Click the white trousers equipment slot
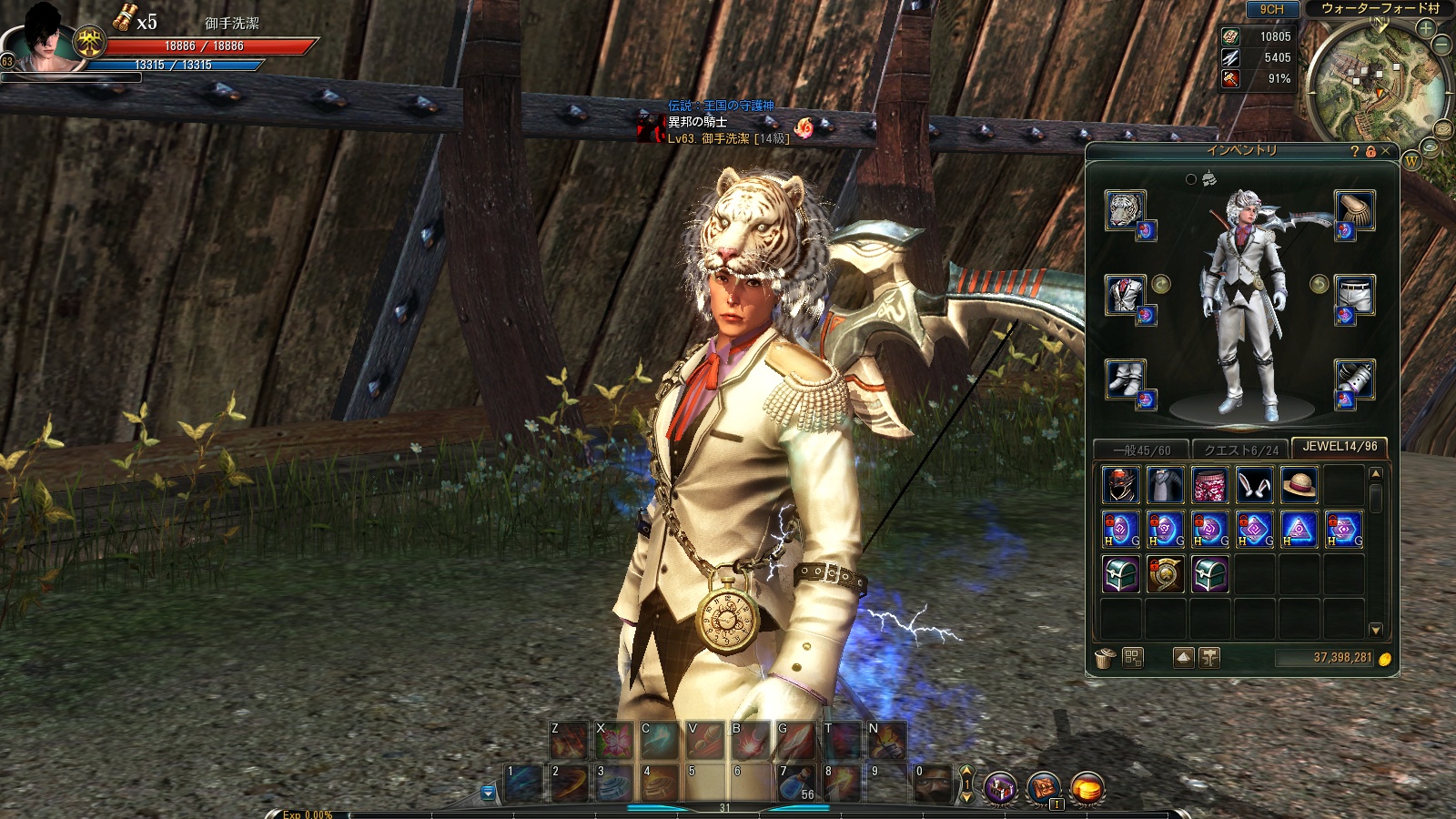This screenshot has height=819, width=1456. pos(1354,295)
